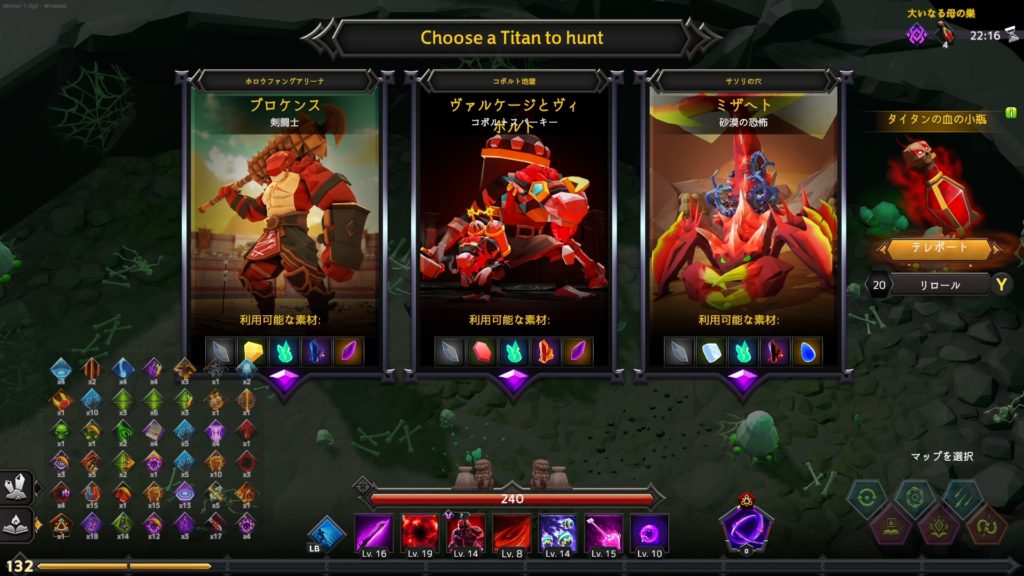Click the テレポート teleport button
The width and height of the screenshot is (1024, 576).
940,249
